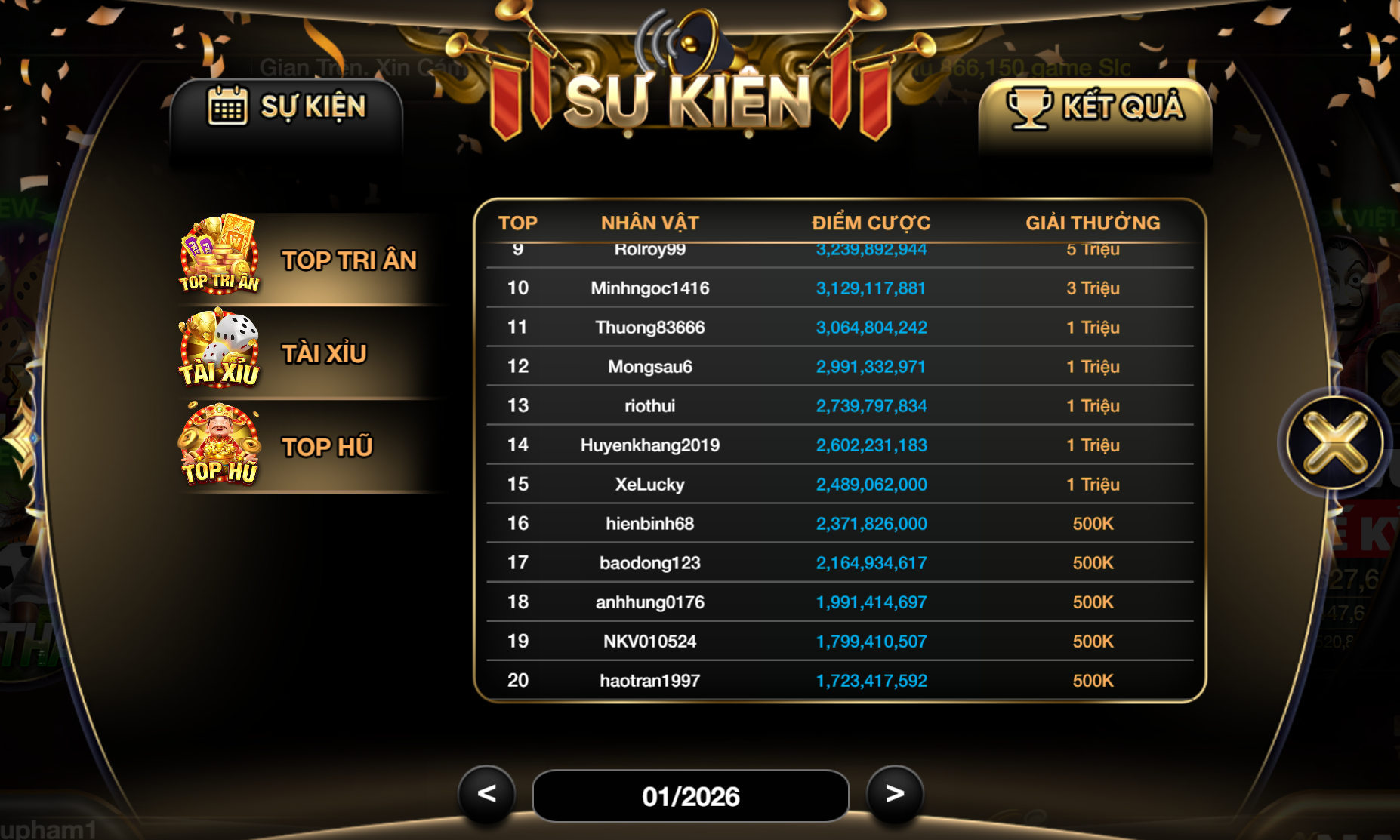Click the 01/2026 date field

[690, 796]
